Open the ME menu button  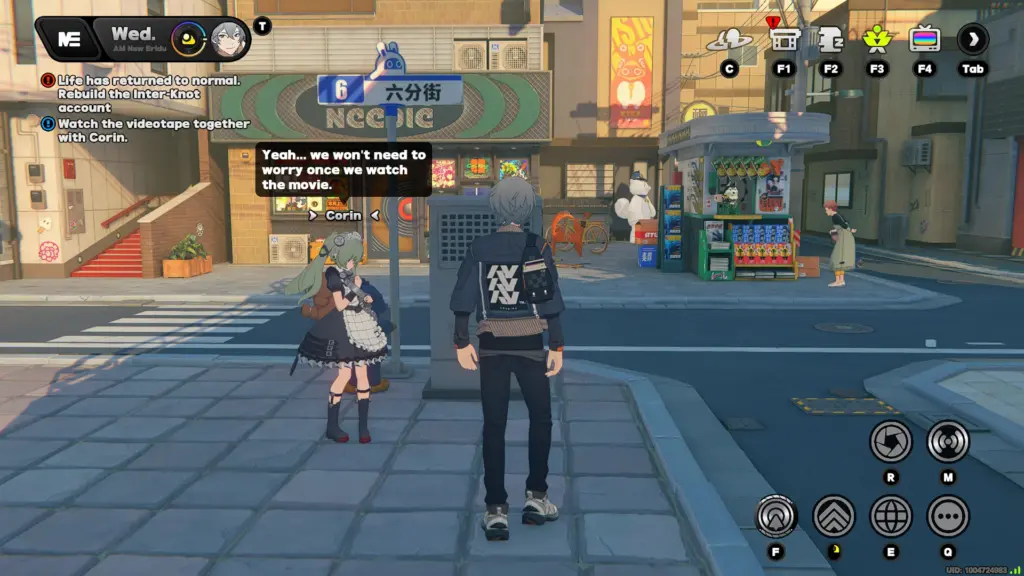(69, 39)
